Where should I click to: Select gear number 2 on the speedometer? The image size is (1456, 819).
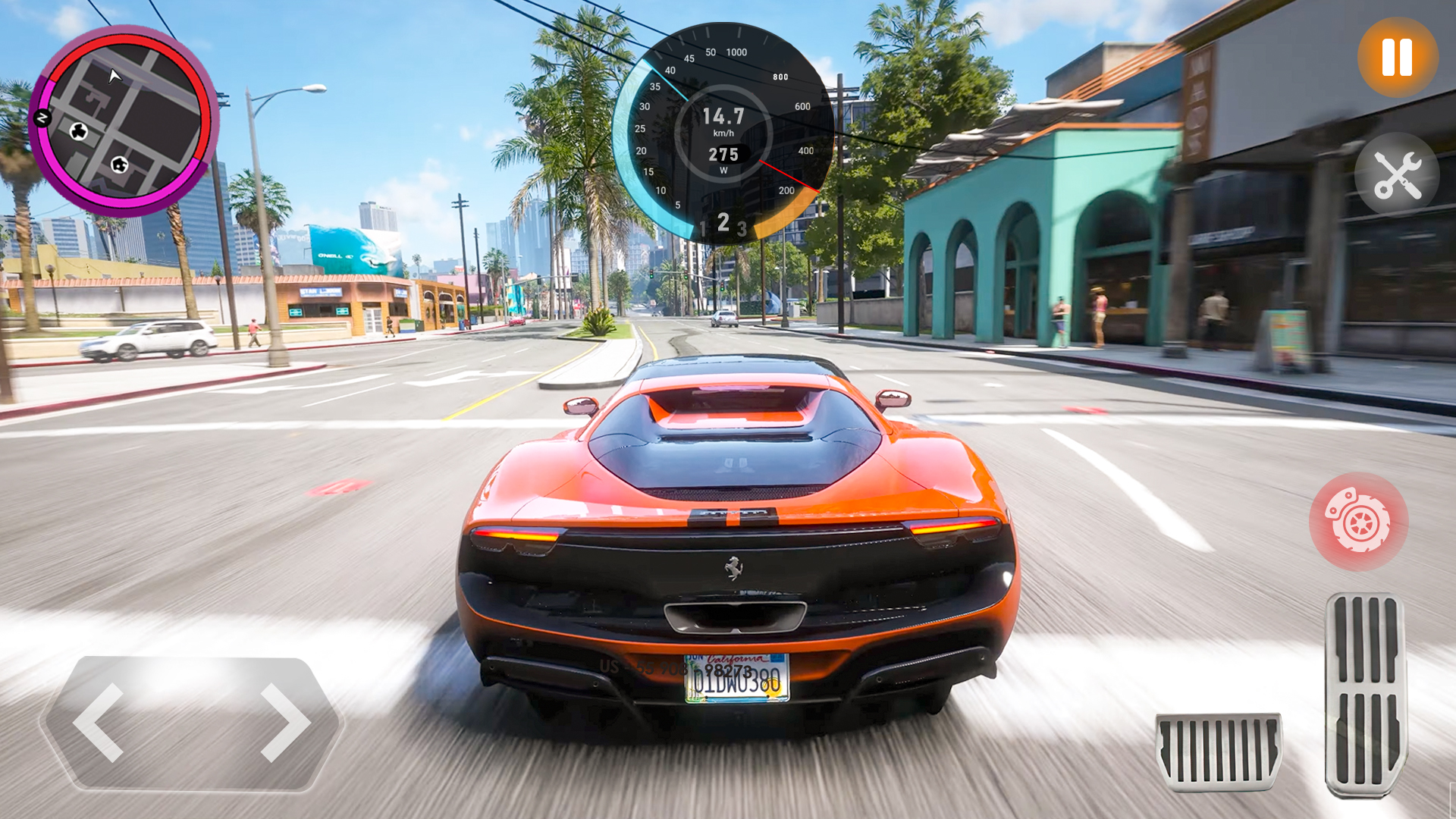723,223
